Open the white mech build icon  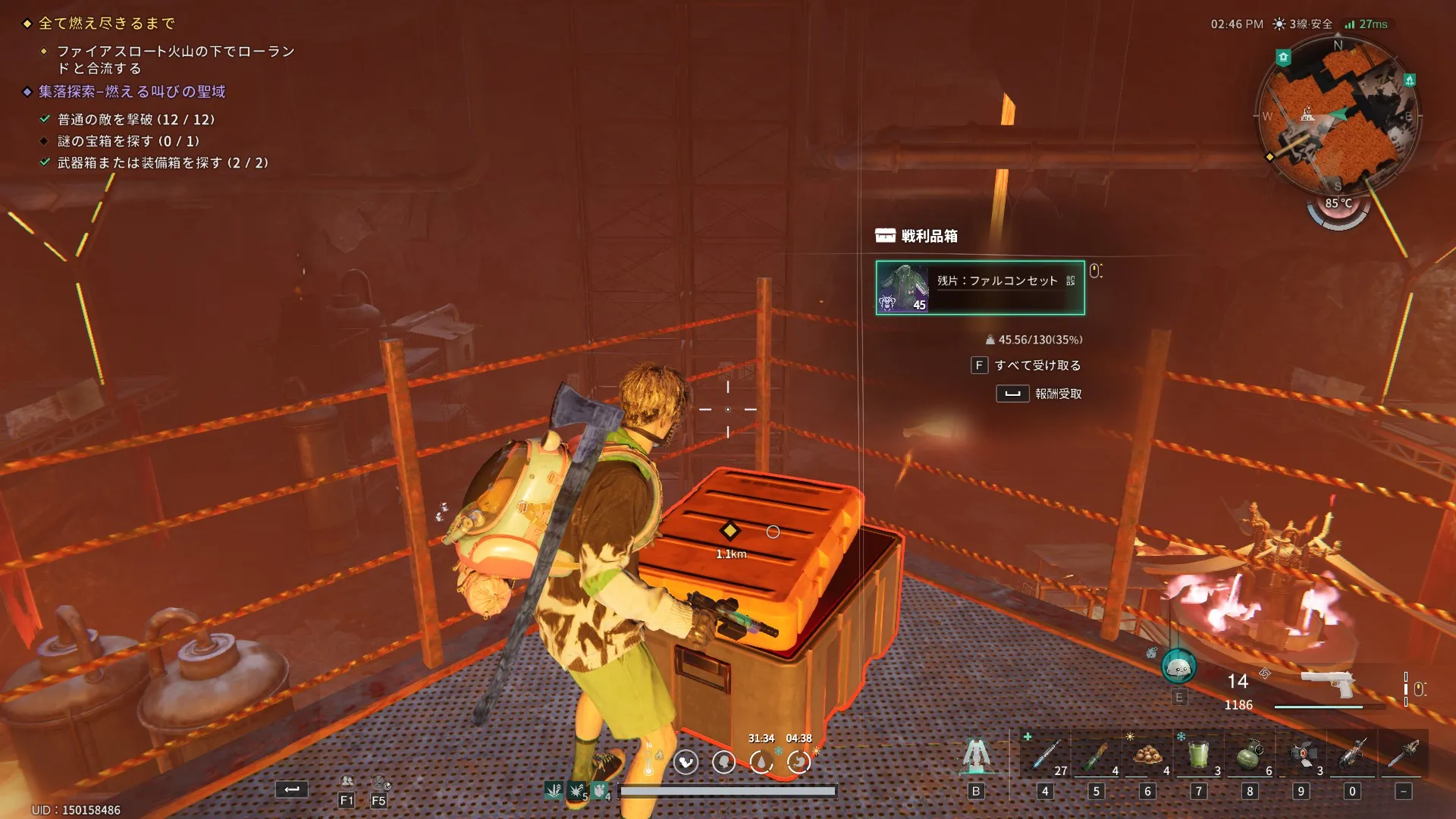coord(976,755)
